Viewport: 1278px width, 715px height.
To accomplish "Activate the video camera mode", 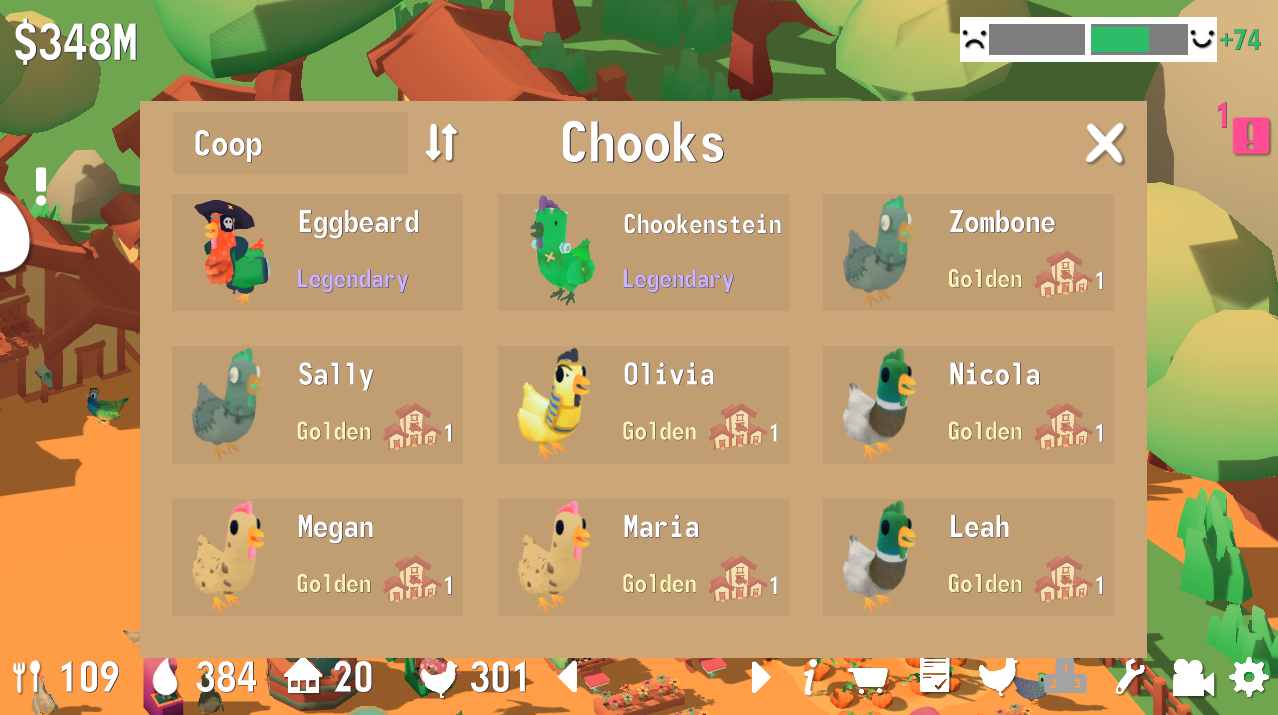I will [1191, 678].
